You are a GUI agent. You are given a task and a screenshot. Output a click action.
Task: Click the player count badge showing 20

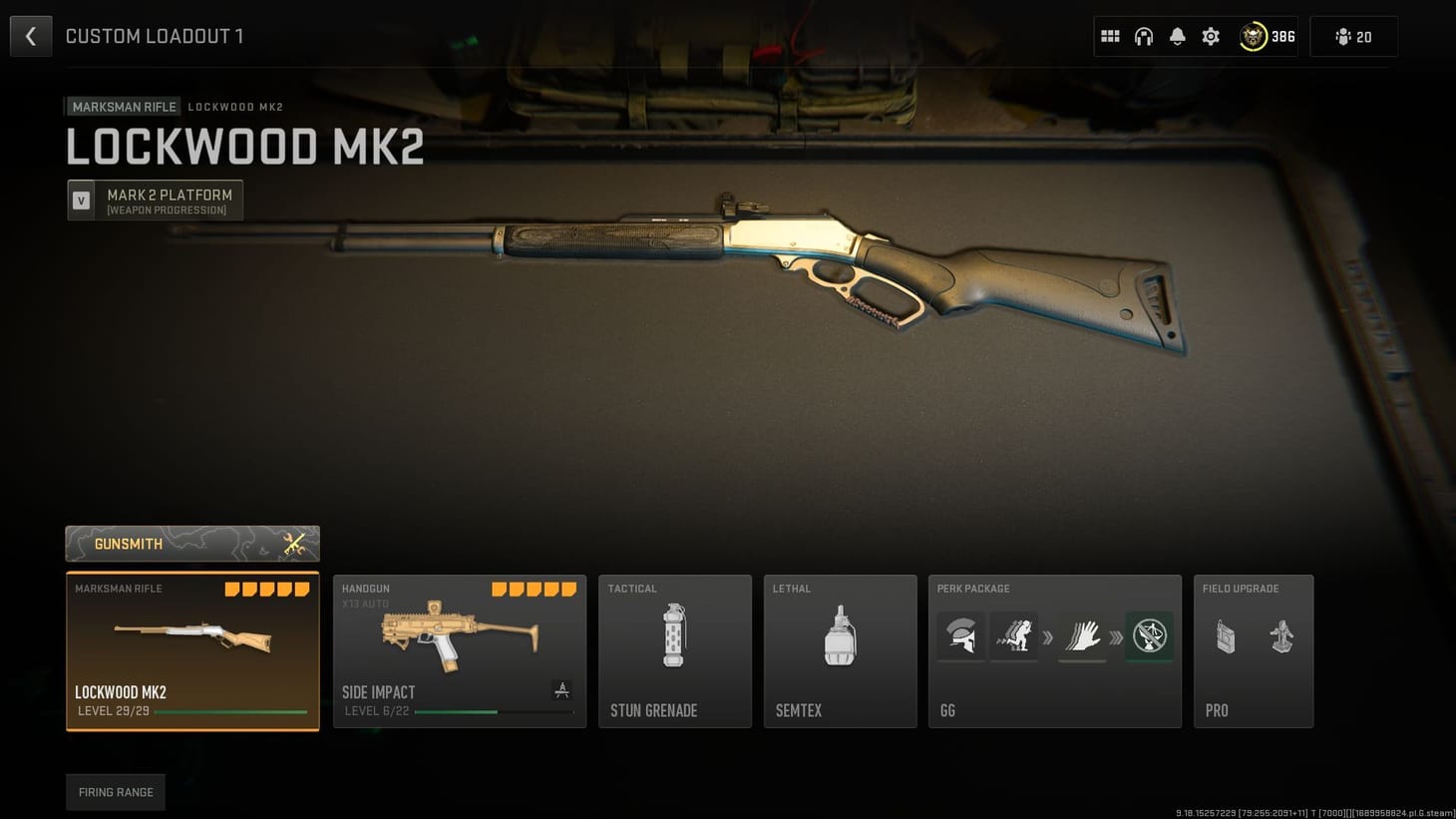coord(1353,36)
